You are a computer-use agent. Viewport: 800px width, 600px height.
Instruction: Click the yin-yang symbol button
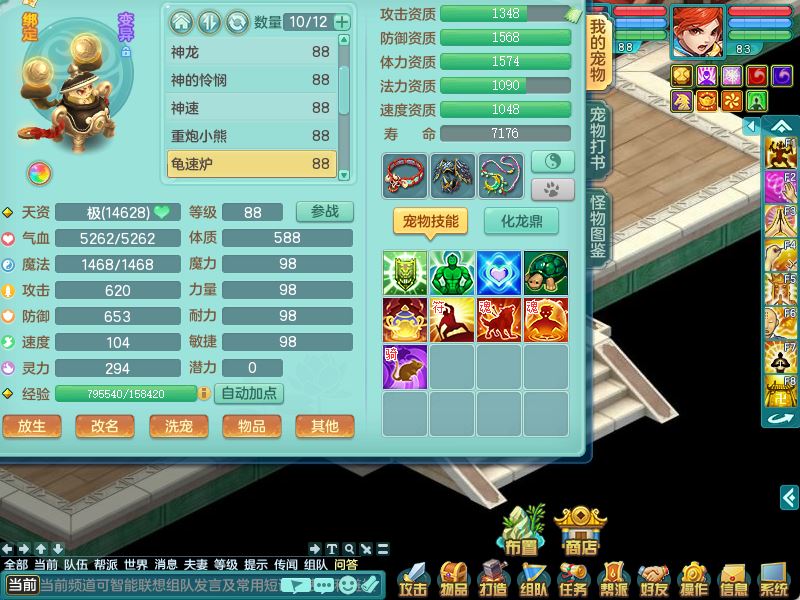pos(552,161)
